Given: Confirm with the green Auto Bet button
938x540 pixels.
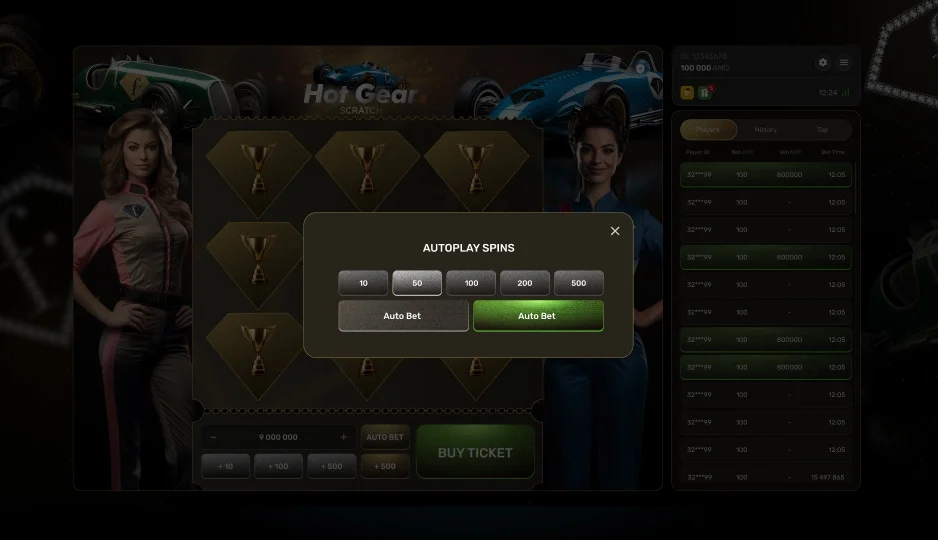Looking at the screenshot, I should [538, 316].
